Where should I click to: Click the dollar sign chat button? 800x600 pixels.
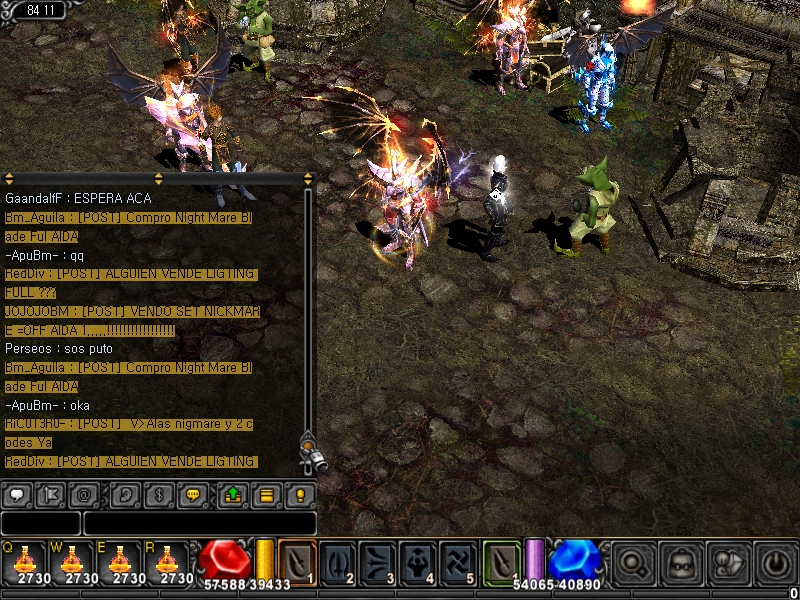159,494
